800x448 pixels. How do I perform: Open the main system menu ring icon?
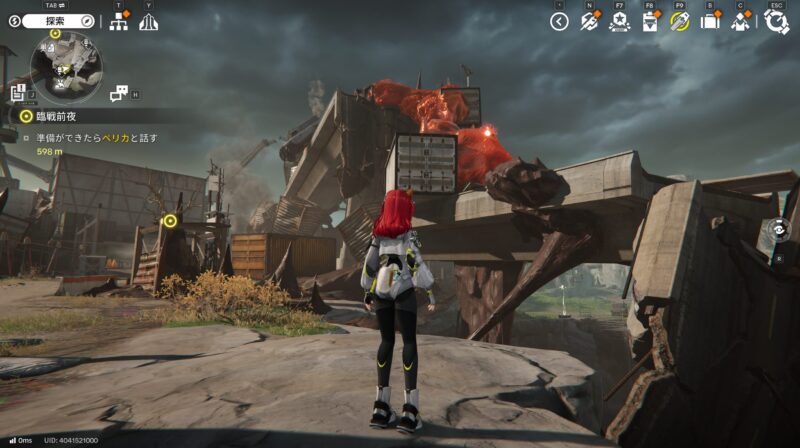[777, 21]
